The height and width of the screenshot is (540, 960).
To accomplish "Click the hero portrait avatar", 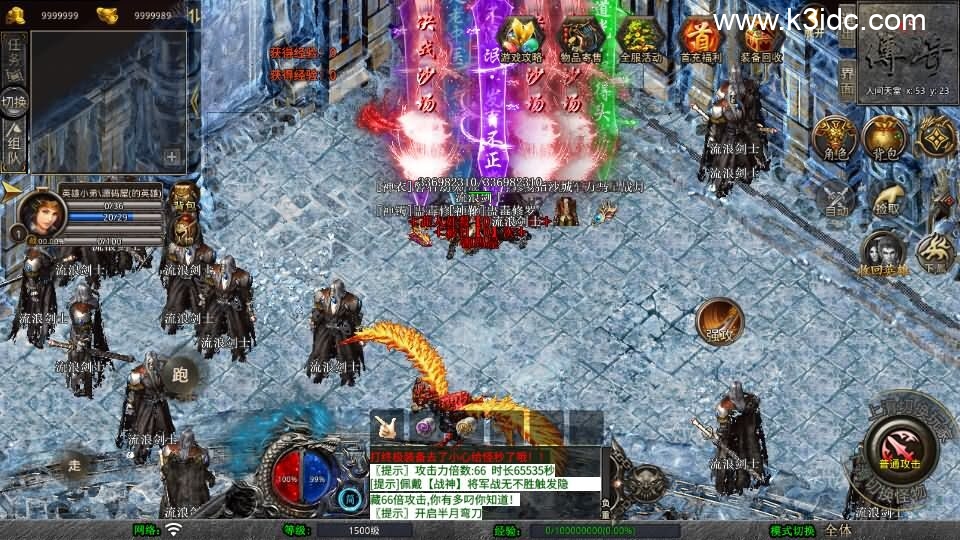I will (x=43, y=213).
